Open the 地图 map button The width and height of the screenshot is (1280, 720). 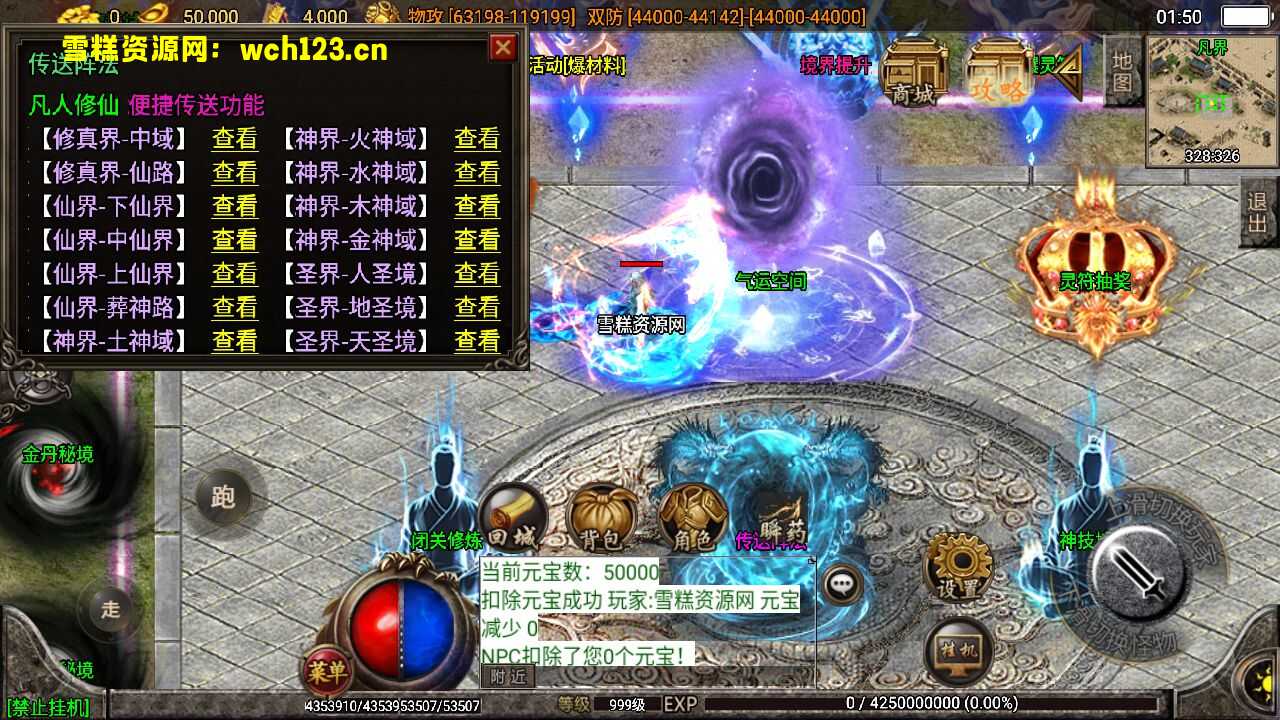[x=1123, y=71]
